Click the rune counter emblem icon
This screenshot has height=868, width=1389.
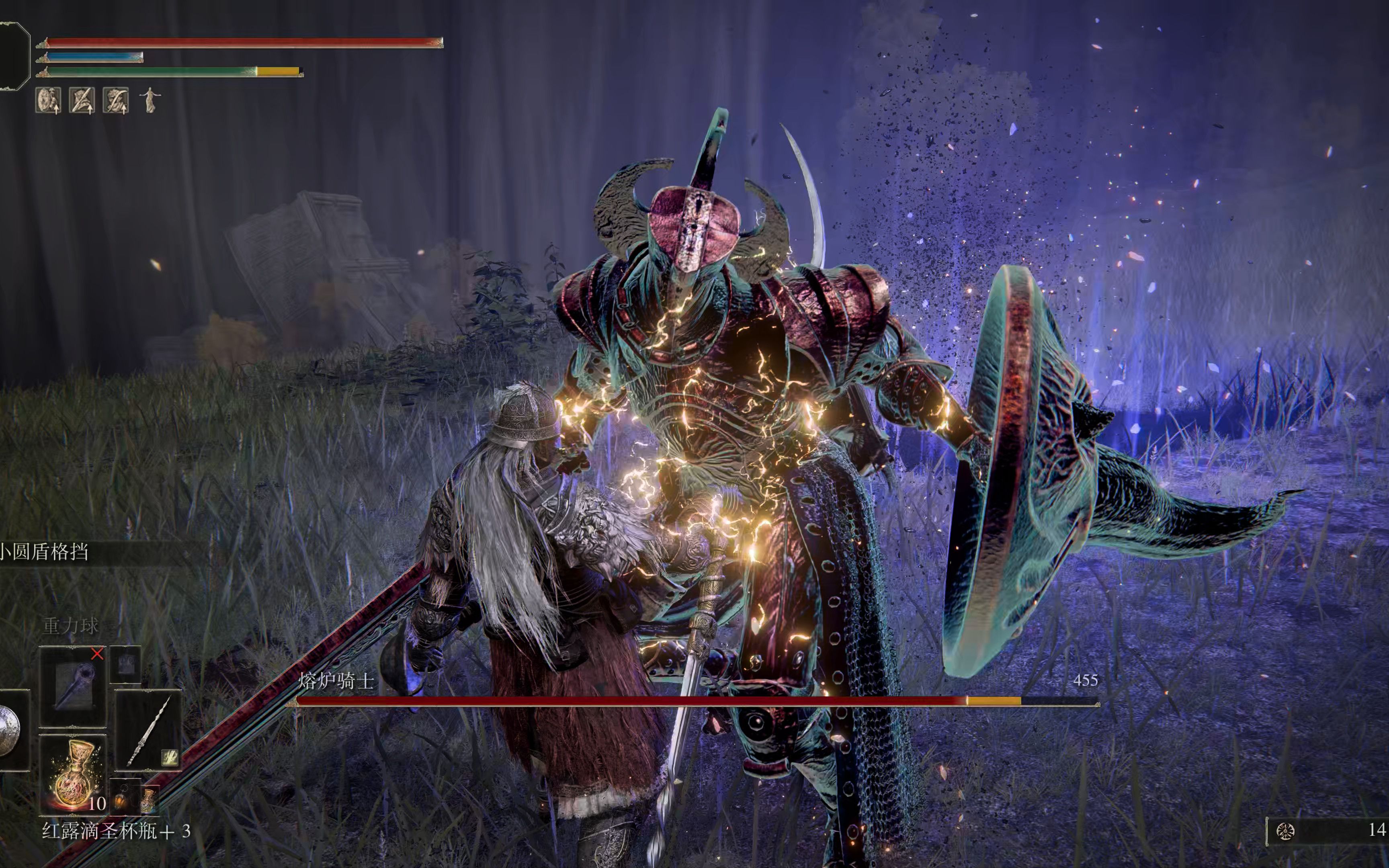[x=1285, y=831]
